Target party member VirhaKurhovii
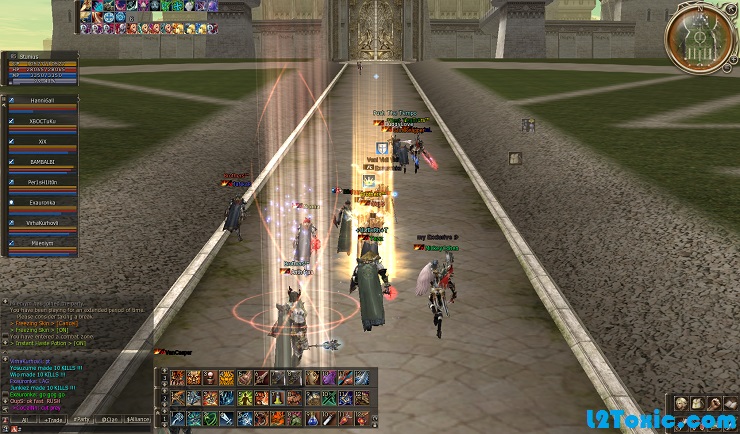 pos(42,222)
